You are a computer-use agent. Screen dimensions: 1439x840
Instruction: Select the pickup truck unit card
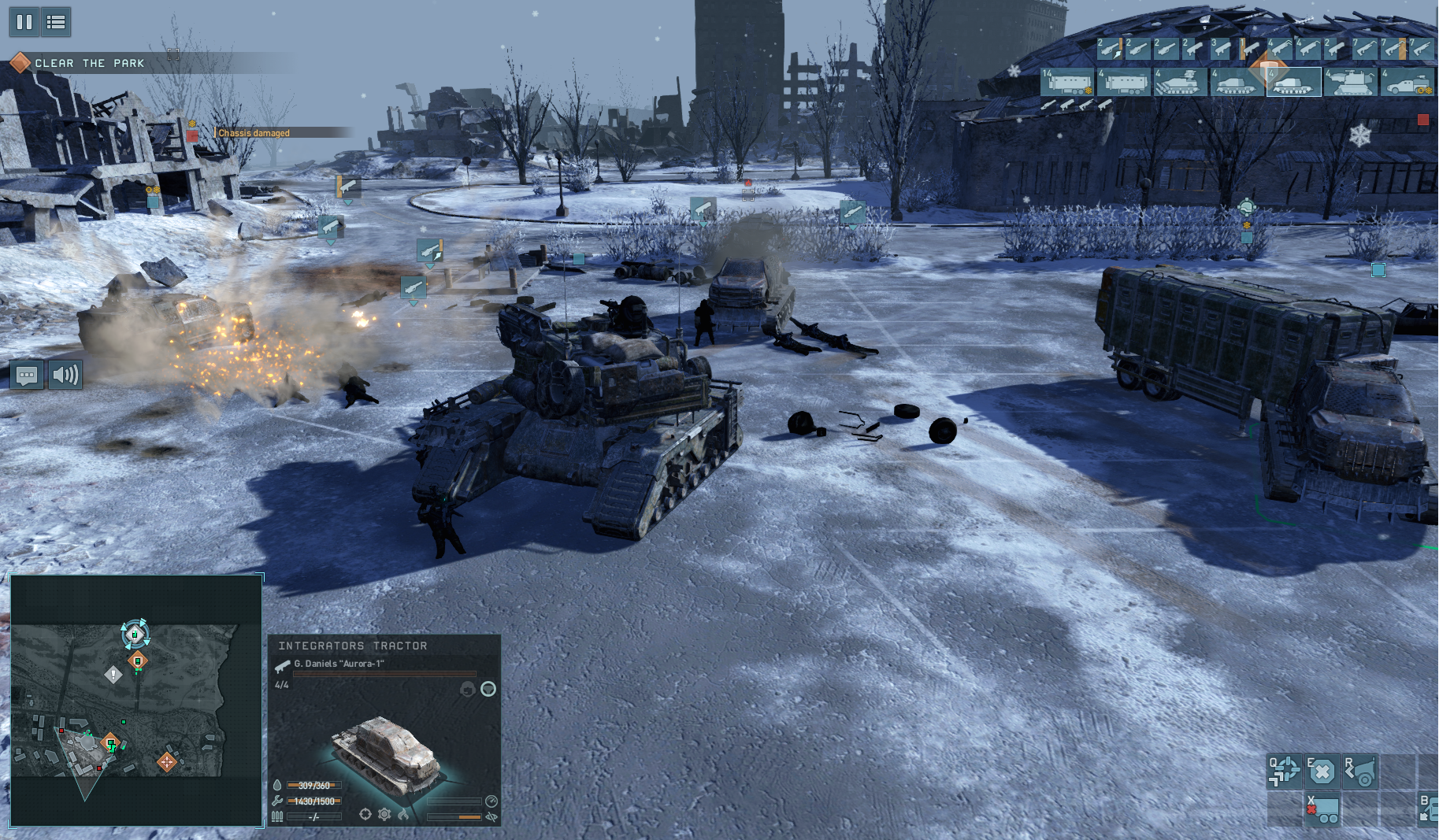coord(1407,82)
